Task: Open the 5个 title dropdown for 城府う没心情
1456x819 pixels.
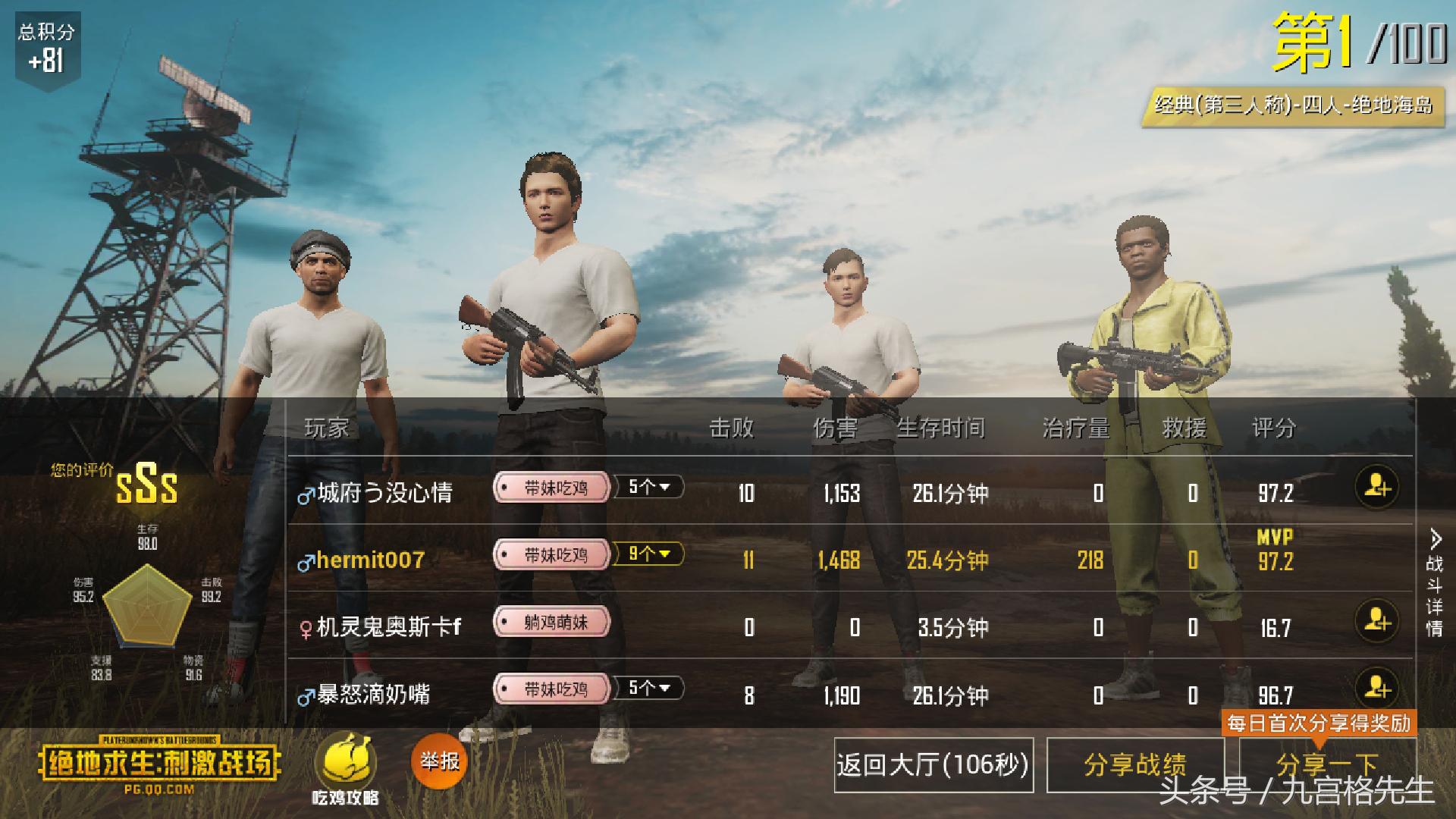Action: point(649,488)
